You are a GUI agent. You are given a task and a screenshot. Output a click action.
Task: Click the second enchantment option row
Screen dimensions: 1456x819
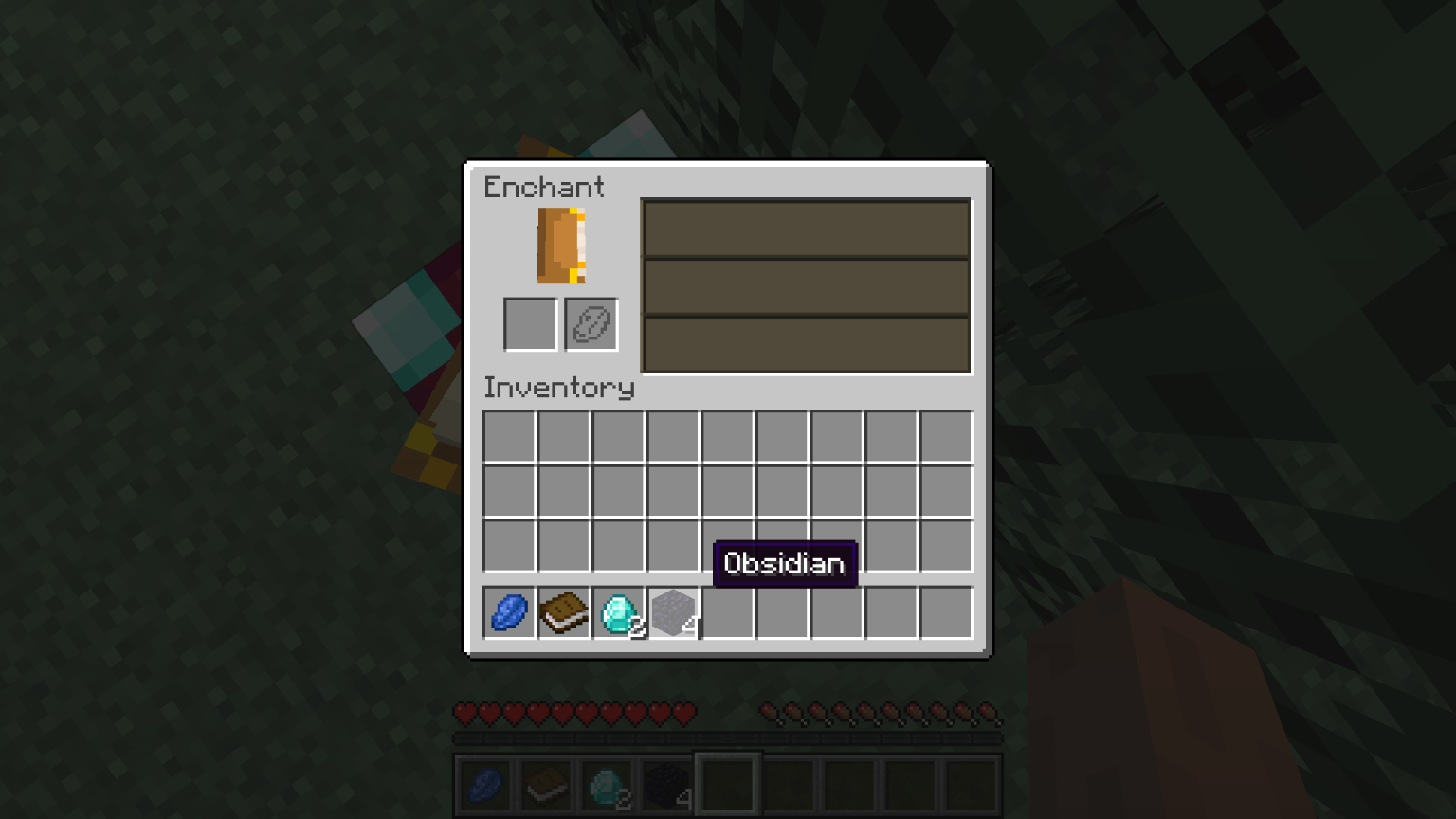(806, 285)
